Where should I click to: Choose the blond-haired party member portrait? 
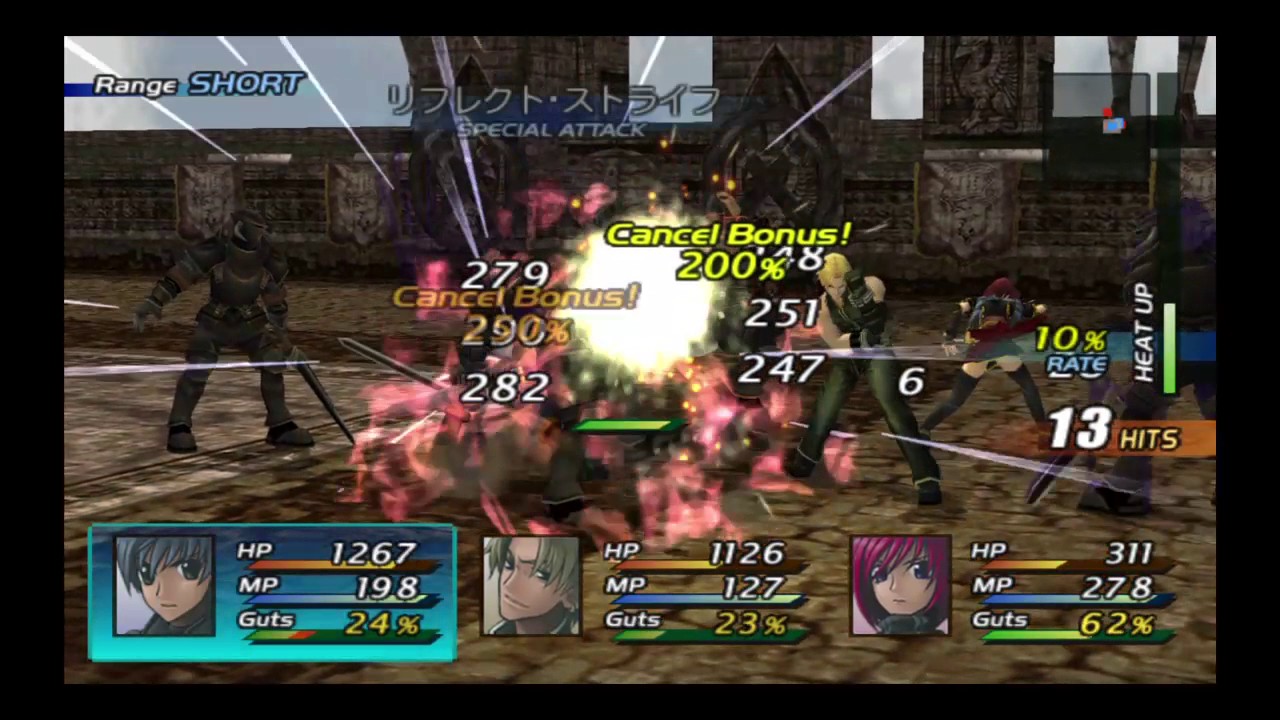(x=531, y=585)
